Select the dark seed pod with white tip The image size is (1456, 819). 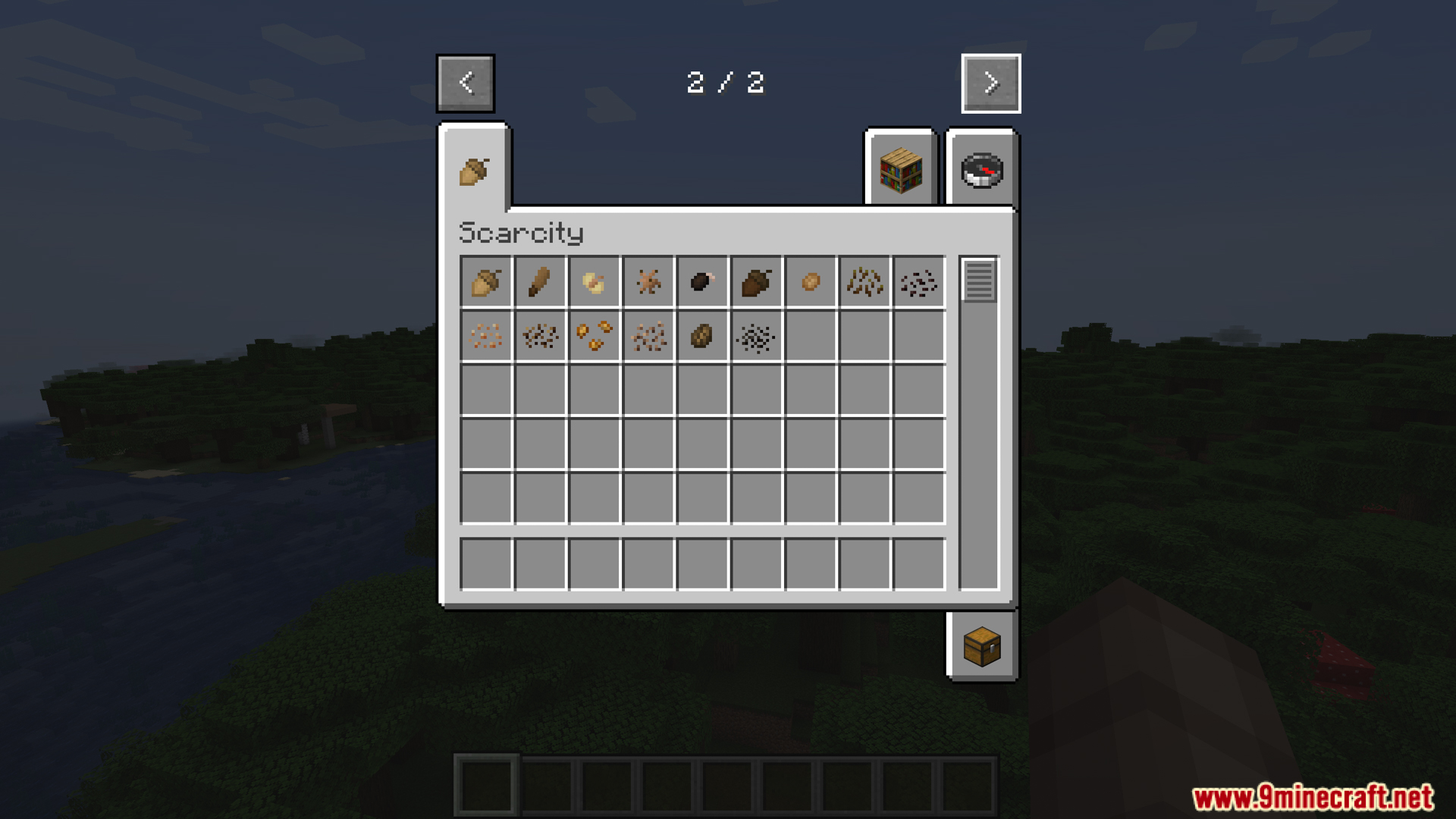click(x=703, y=282)
